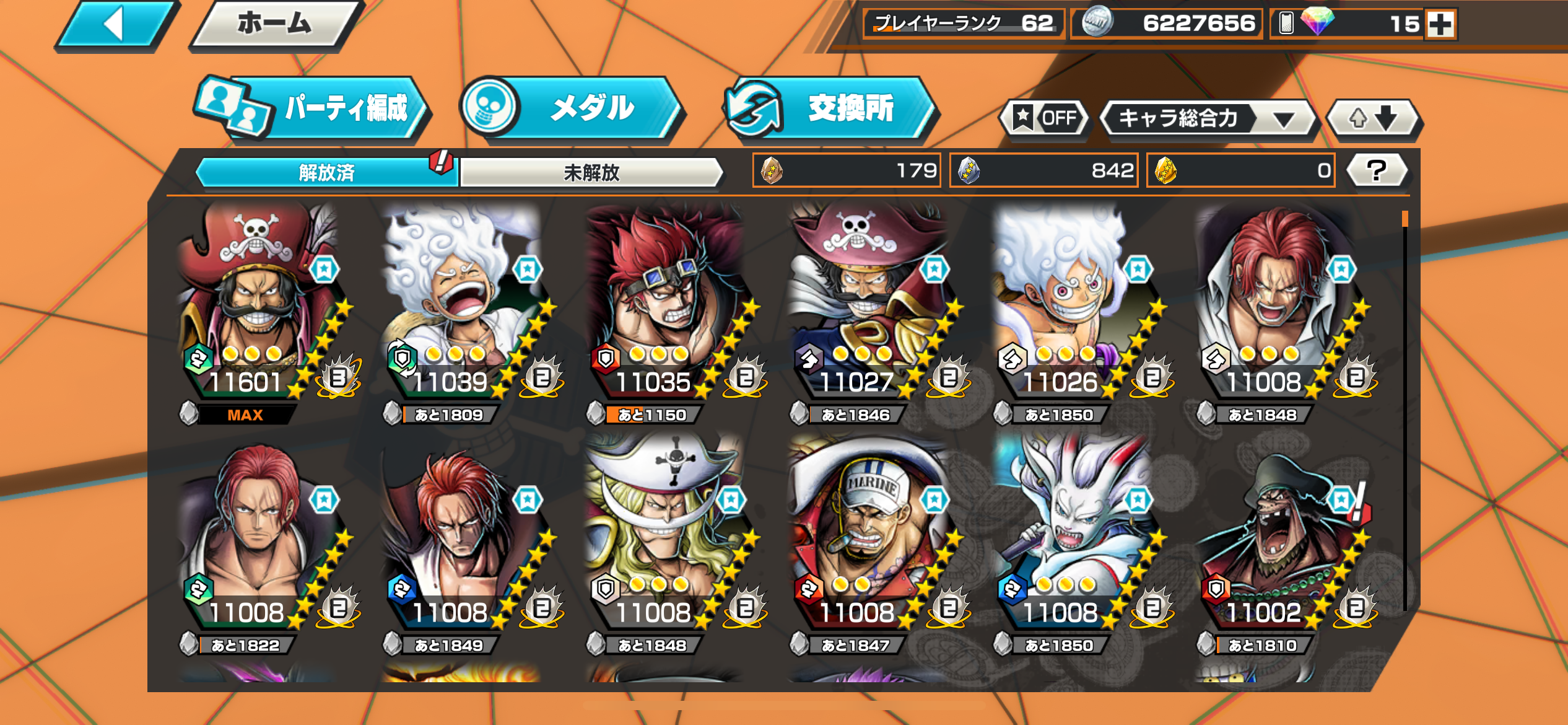Image resolution: width=1568 pixels, height=725 pixels.
Task: Select the 11027 Roger character card
Action: pyautogui.click(x=869, y=304)
